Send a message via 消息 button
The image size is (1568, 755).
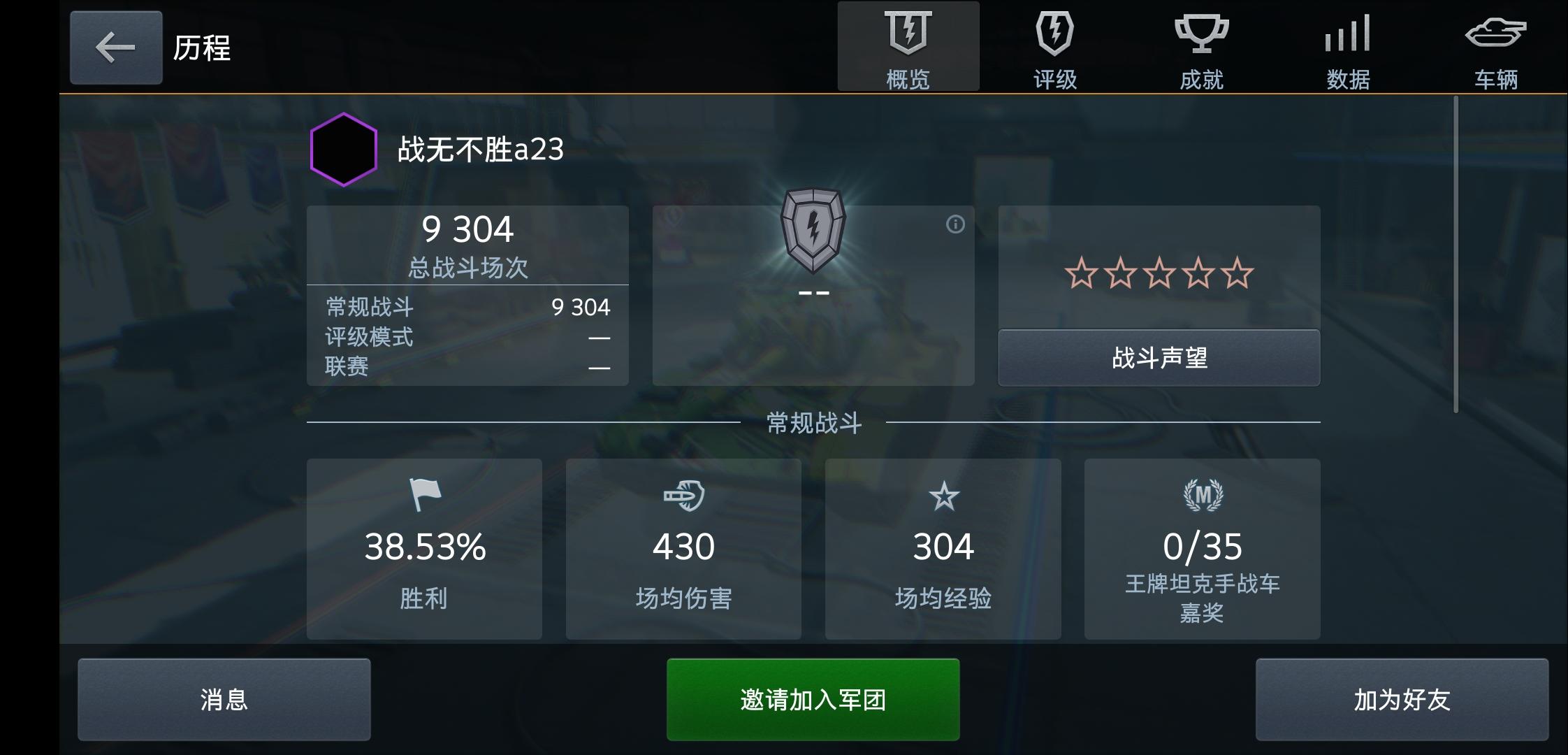pos(224,698)
